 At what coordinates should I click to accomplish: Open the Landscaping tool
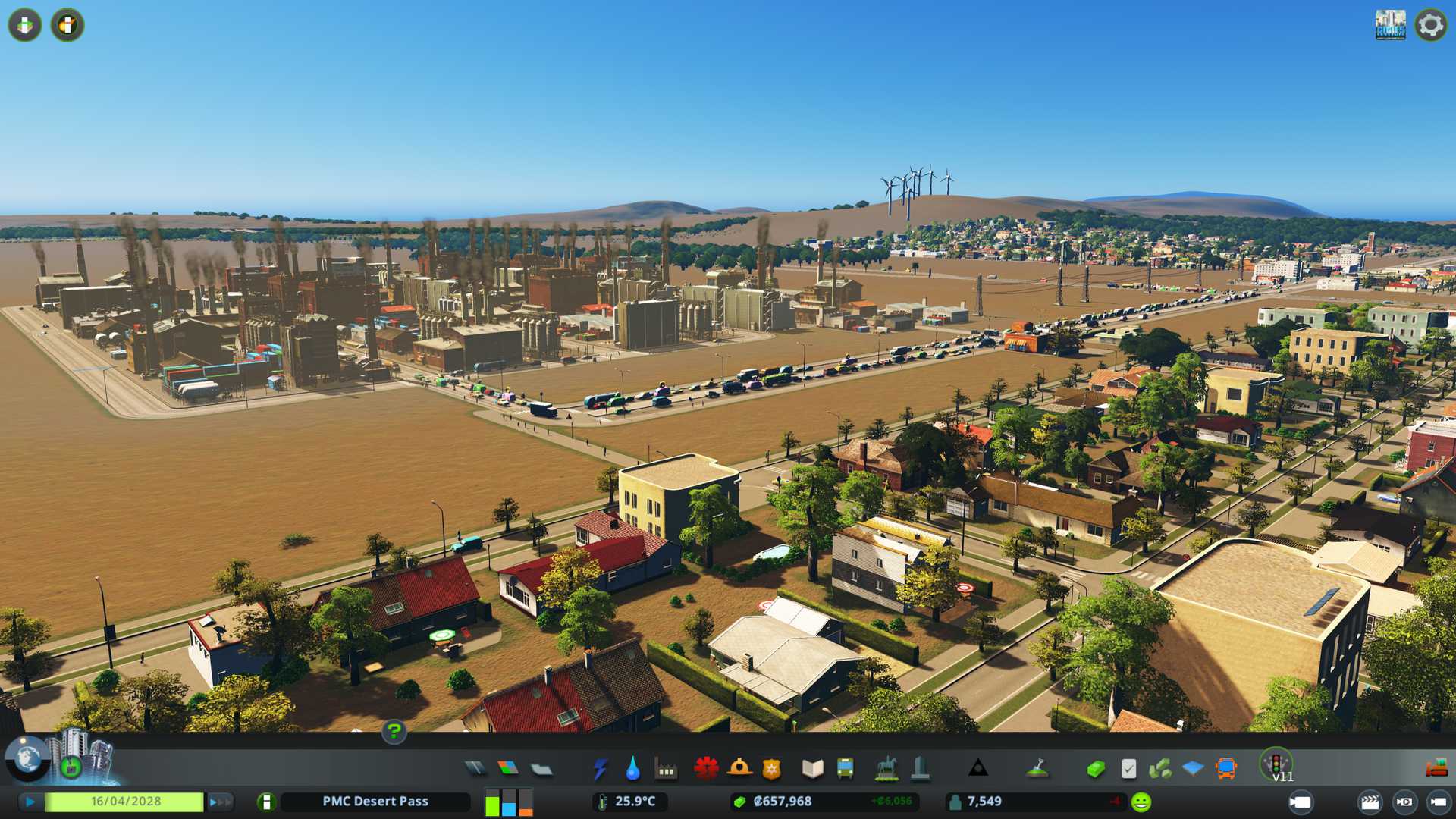click(1037, 769)
